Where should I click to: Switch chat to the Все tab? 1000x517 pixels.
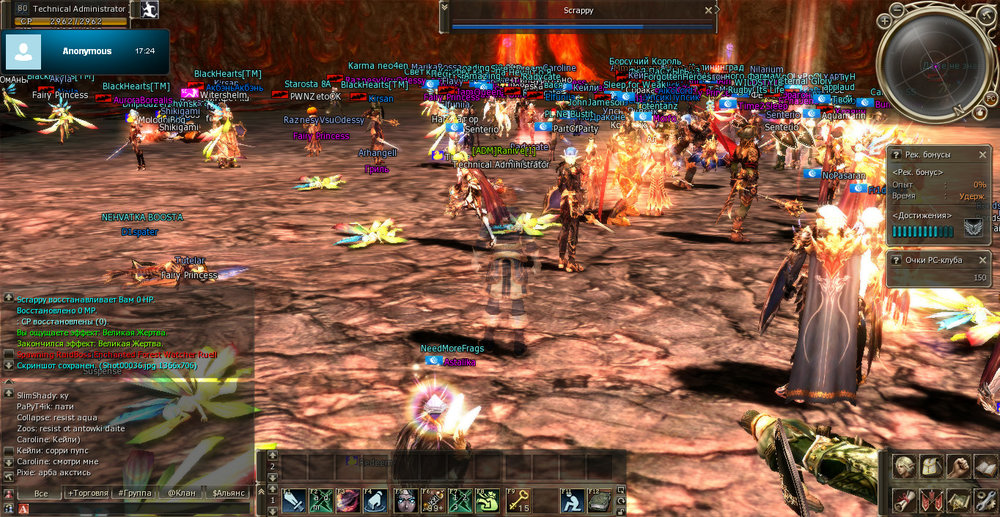coord(41,493)
